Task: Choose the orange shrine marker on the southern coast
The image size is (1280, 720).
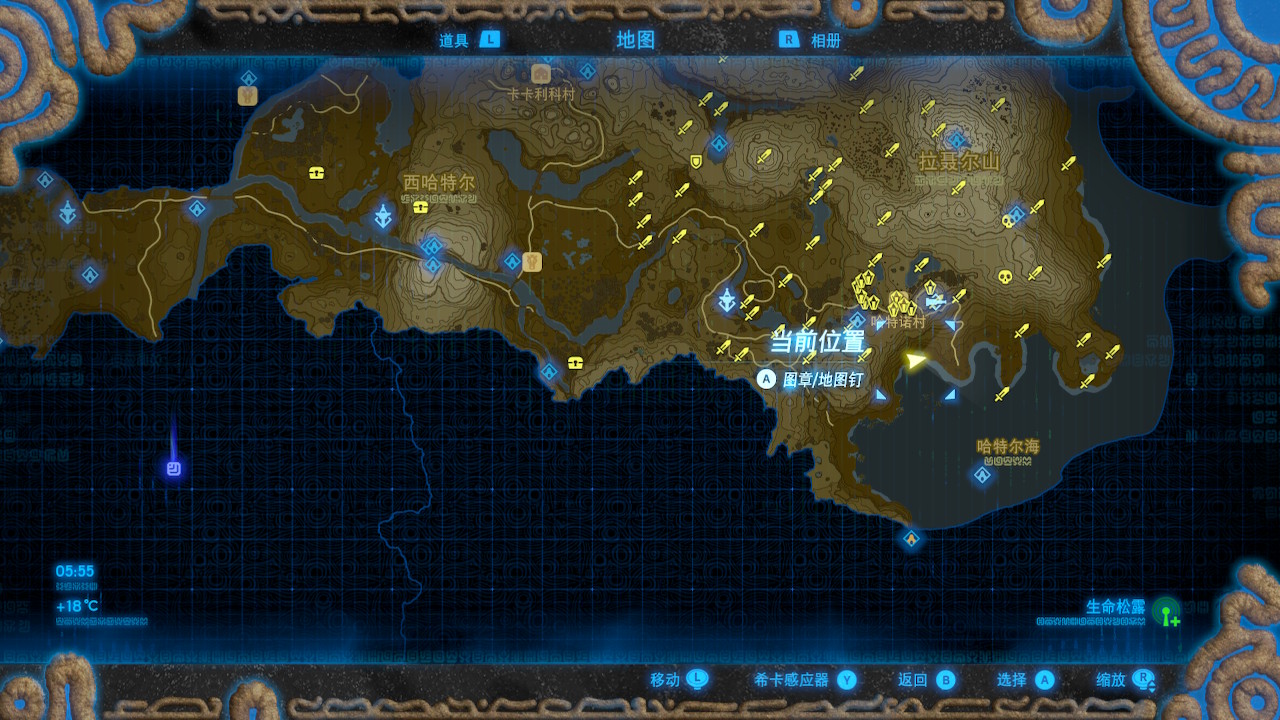Action: (x=911, y=540)
